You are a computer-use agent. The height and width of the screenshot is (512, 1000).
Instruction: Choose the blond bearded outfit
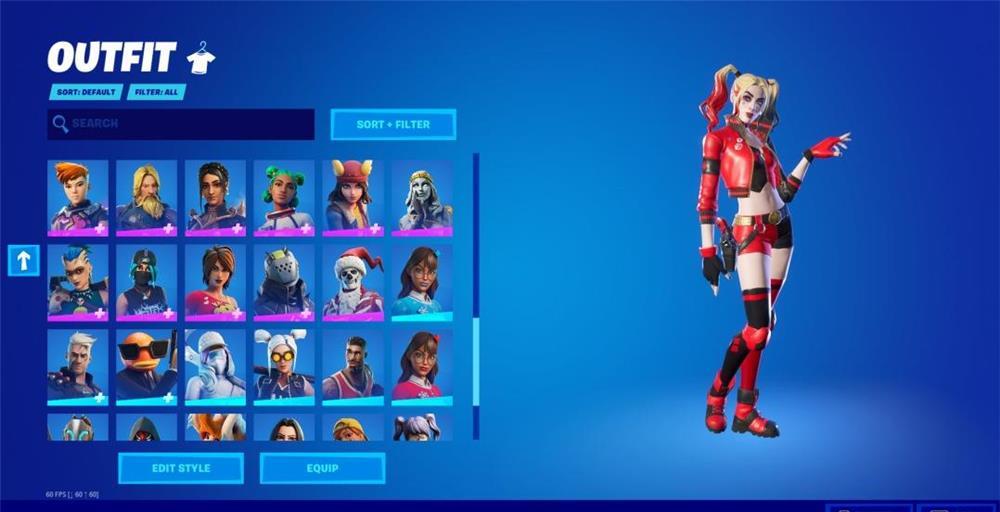pyautogui.click(x=146, y=197)
